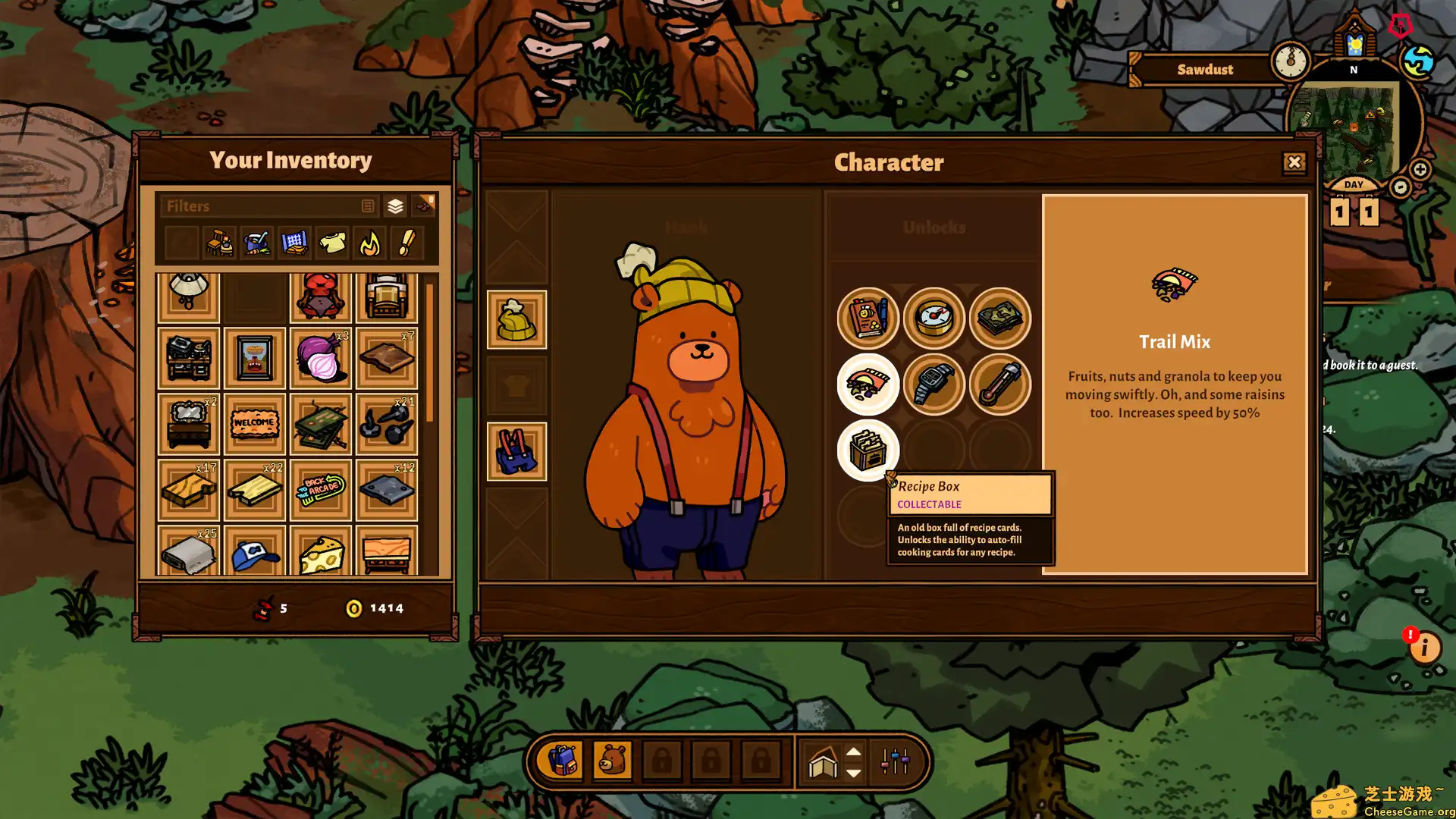Choose the compass unlock icon

[934, 318]
